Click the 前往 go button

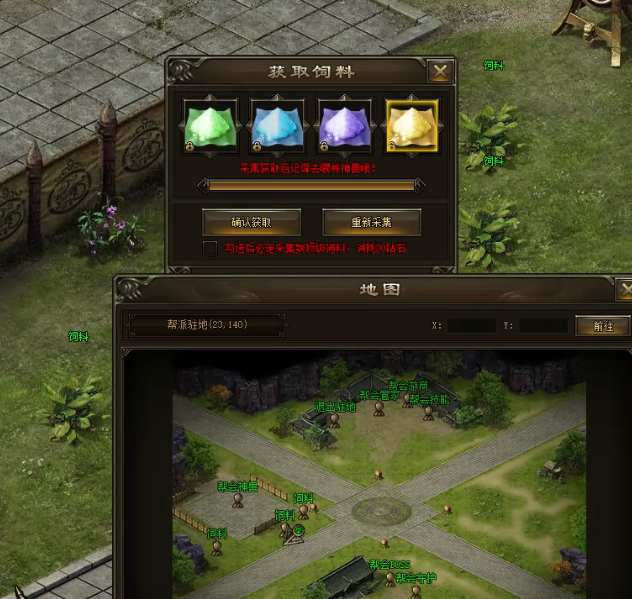pos(603,326)
